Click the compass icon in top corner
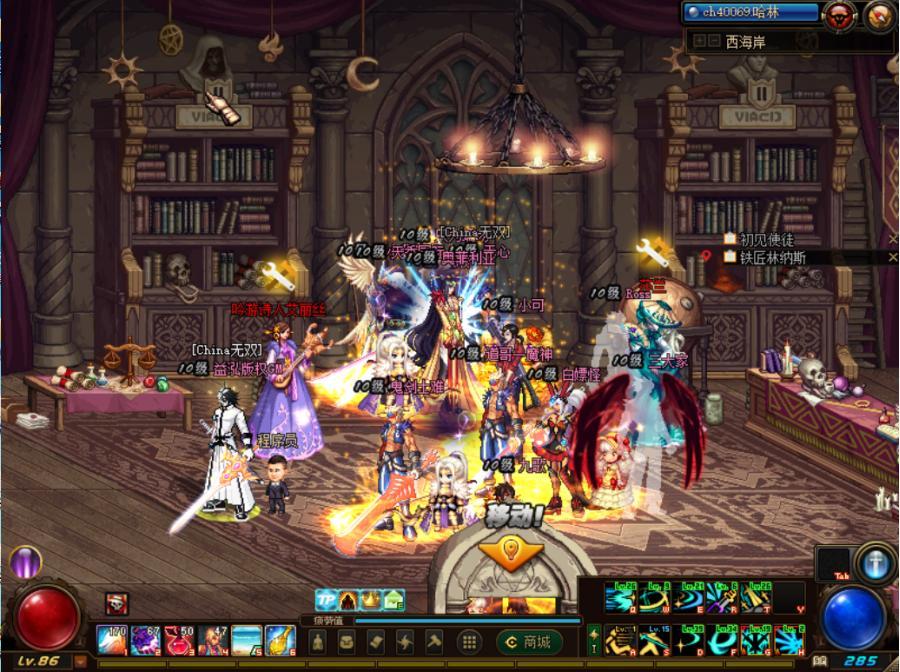 [x=877, y=14]
